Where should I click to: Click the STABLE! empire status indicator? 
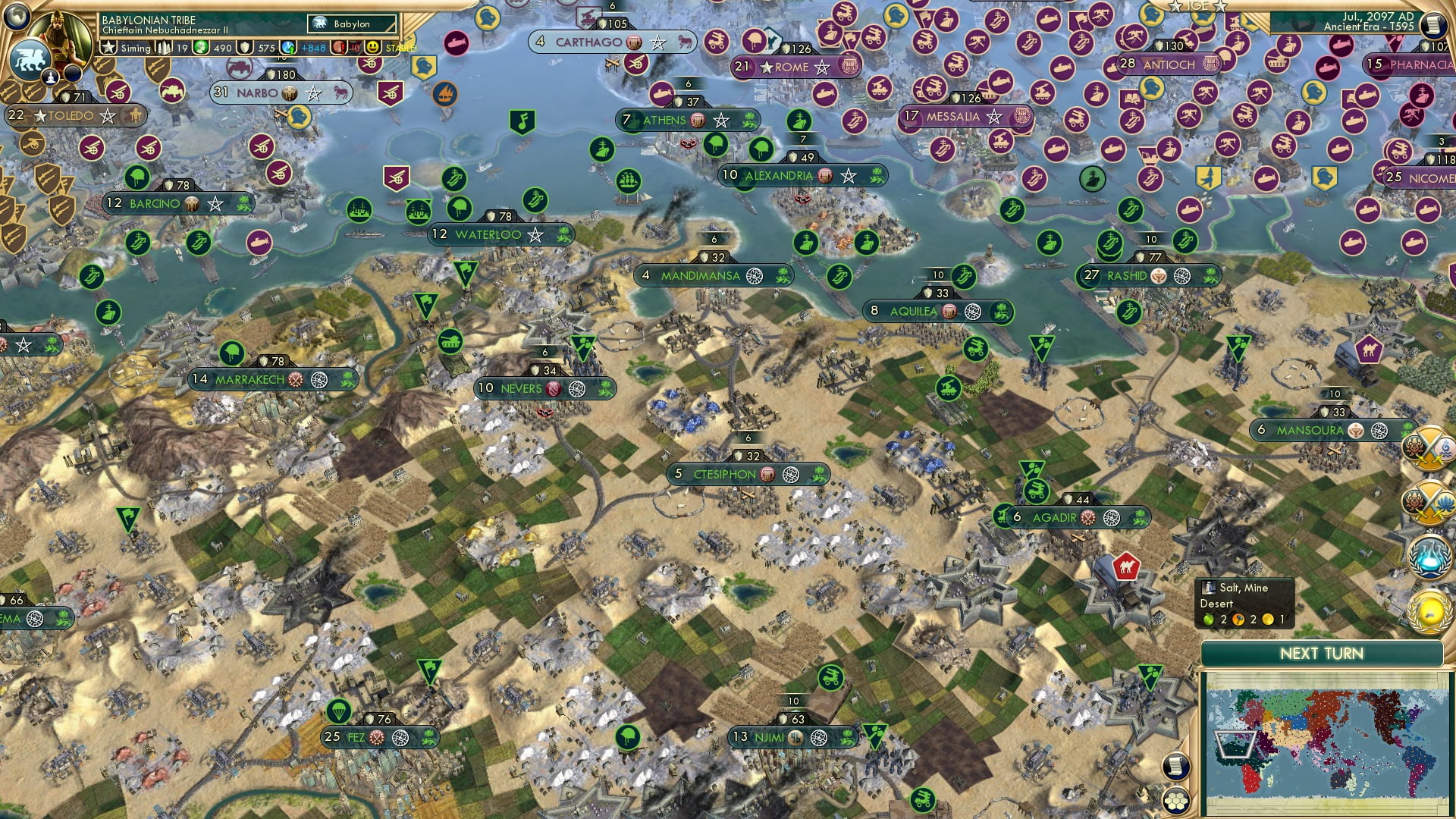pos(400,49)
